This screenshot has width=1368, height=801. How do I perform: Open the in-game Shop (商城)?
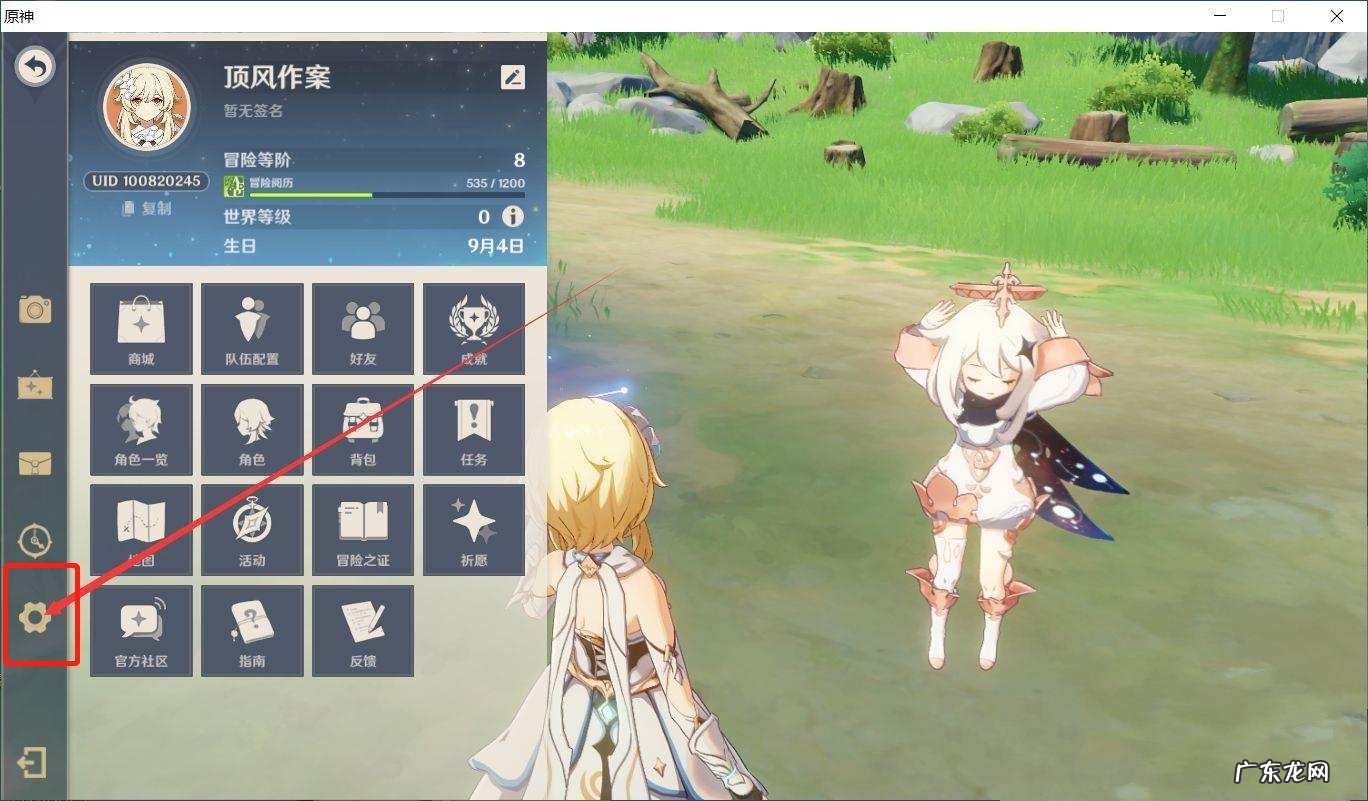(140, 329)
